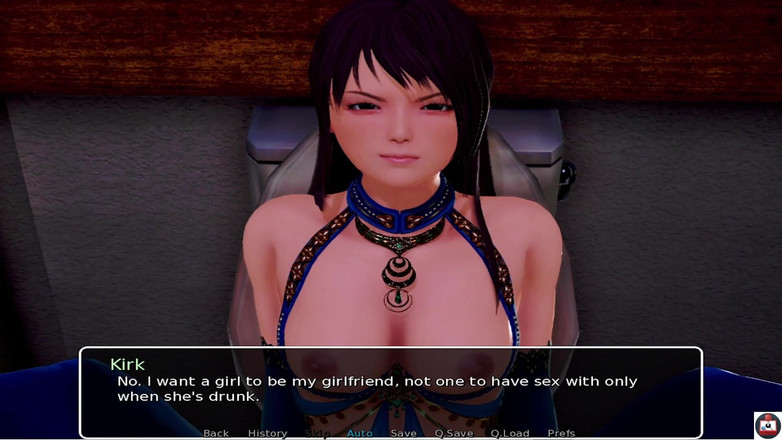The height and width of the screenshot is (440, 782).
Task: Activate Skip in the quick menu
Action: [x=316, y=433]
